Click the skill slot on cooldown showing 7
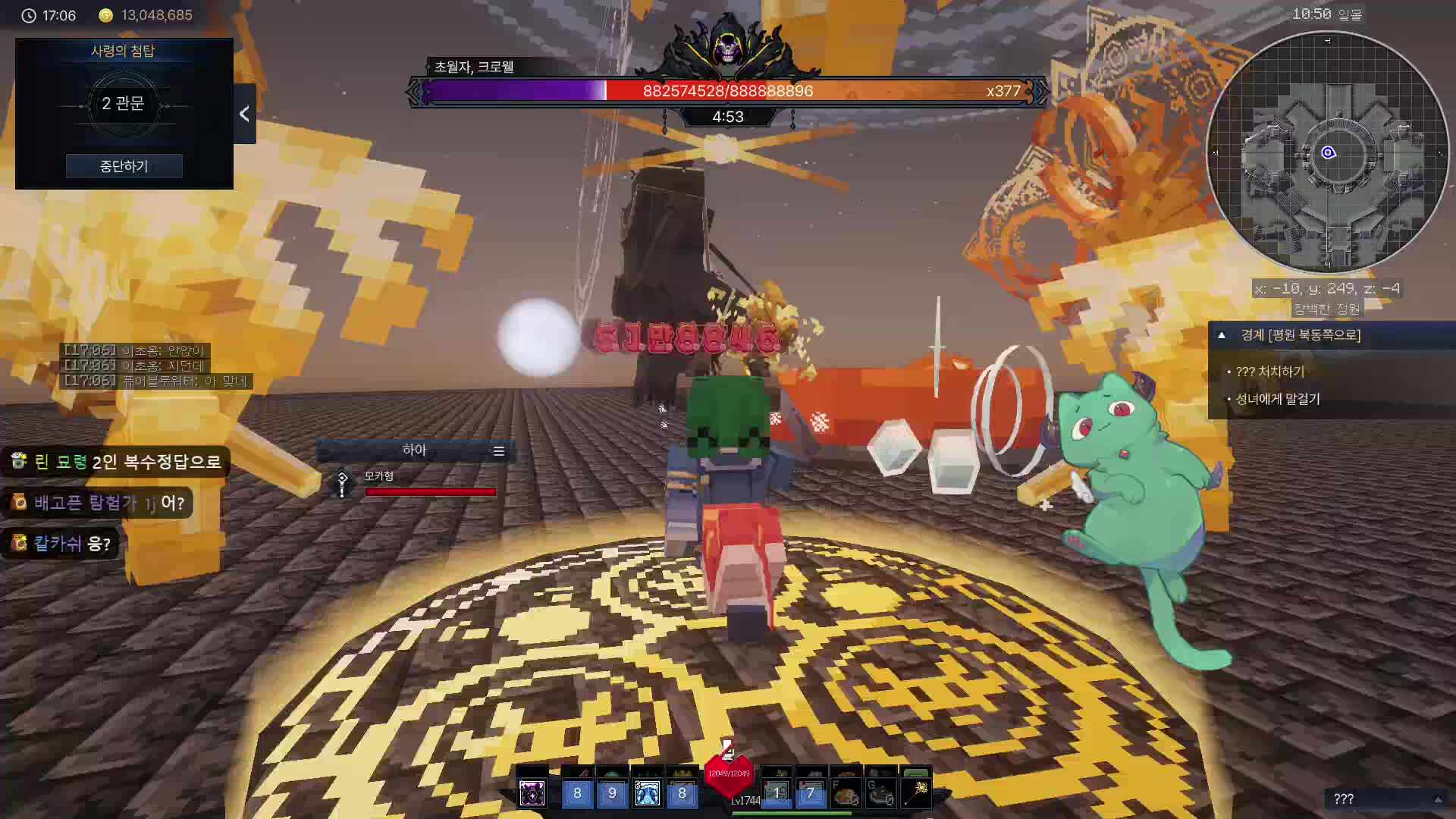The height and width of the screenshot is (819, 1456). tap(811, 793)
